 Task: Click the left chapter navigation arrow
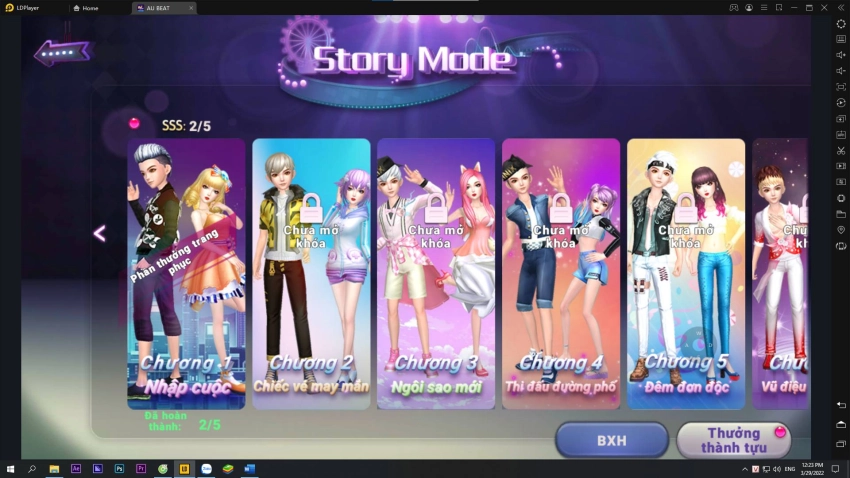(99, 234)
